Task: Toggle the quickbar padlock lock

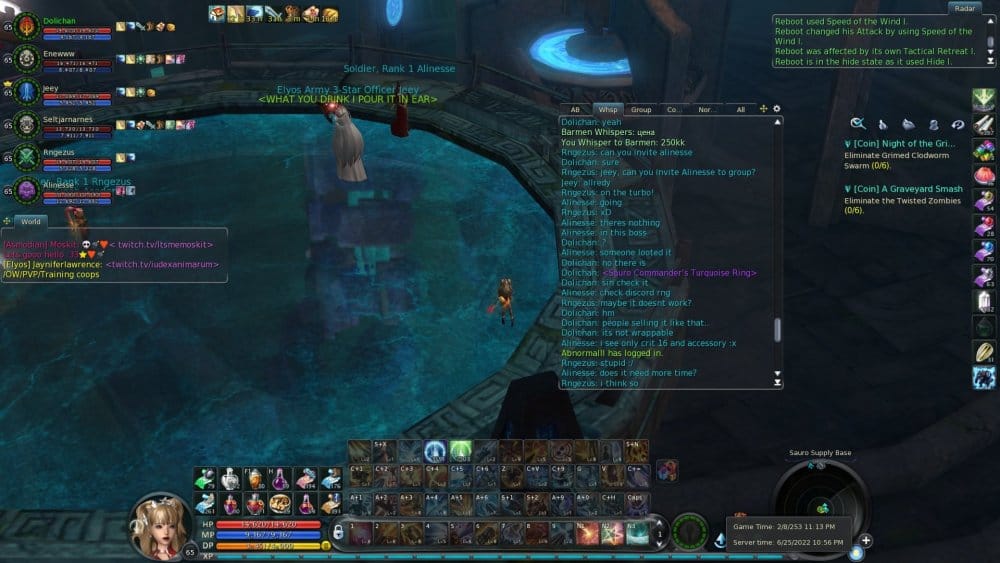Action: click(x=338, y=531)
